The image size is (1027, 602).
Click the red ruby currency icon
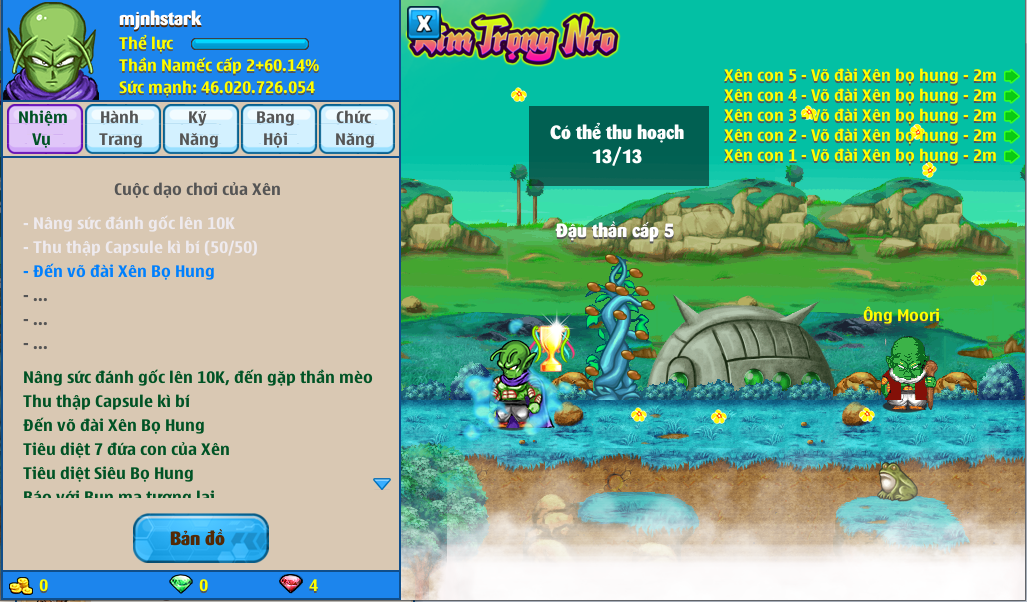click(291, 585)
